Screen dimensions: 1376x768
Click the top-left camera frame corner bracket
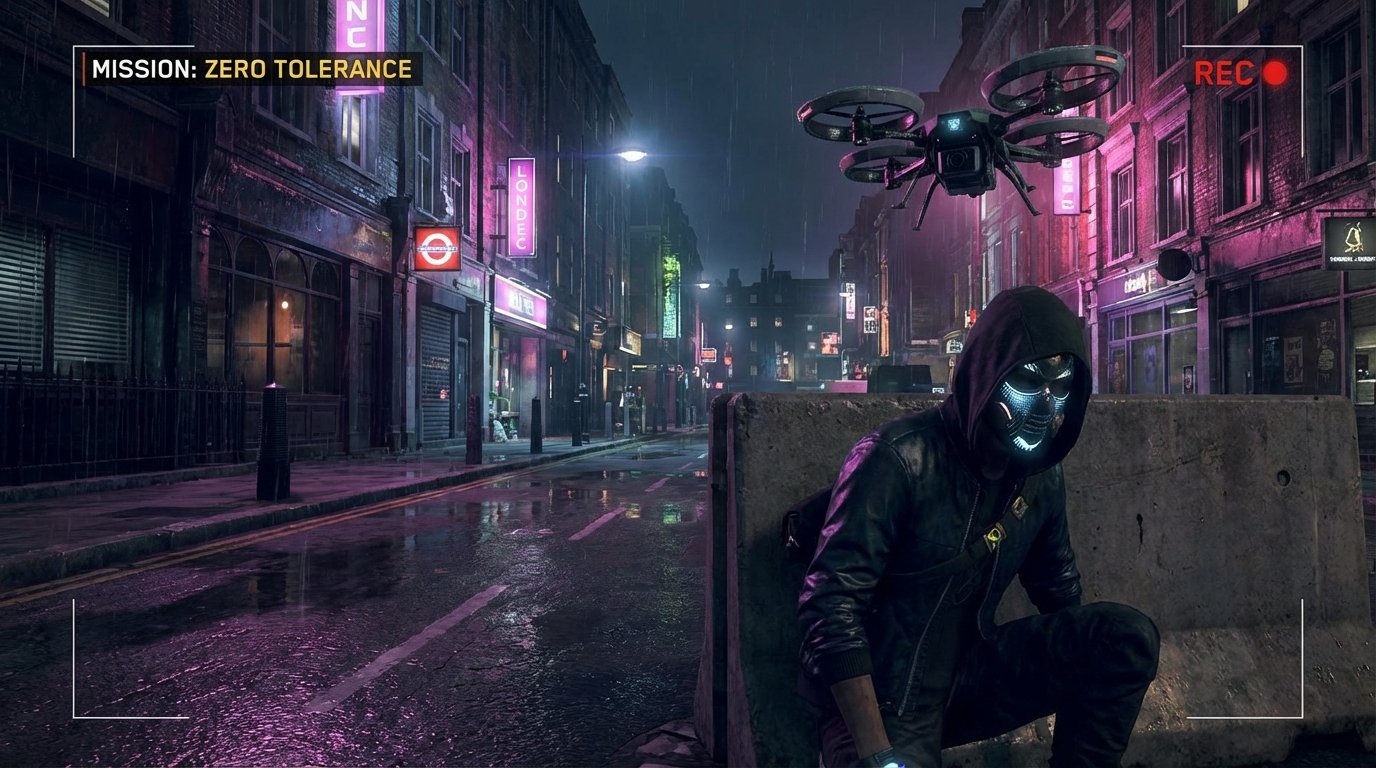(x=75, y=45)
